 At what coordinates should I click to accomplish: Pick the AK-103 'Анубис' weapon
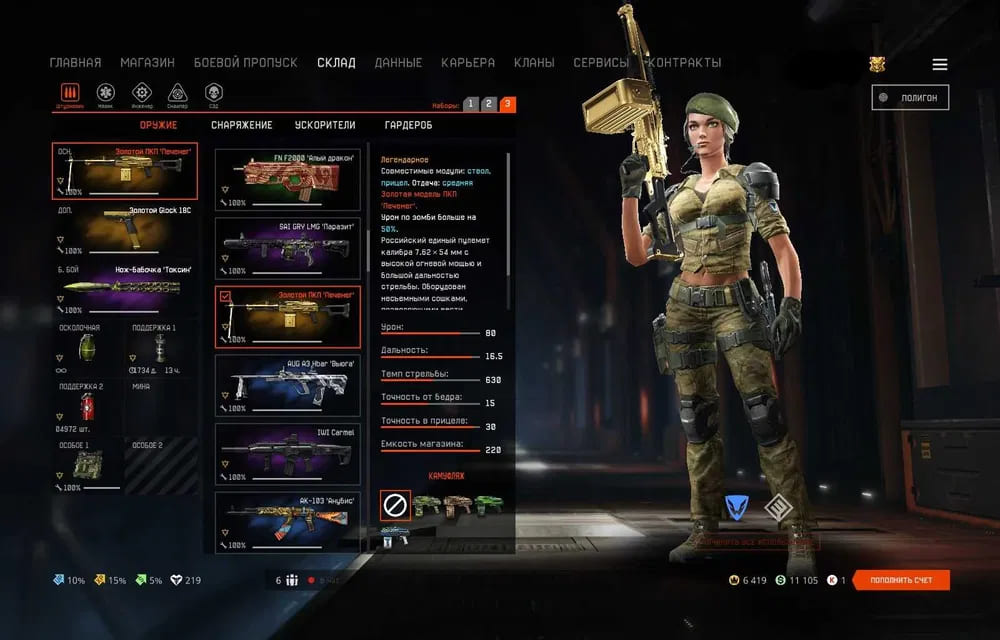coord(288,522)
